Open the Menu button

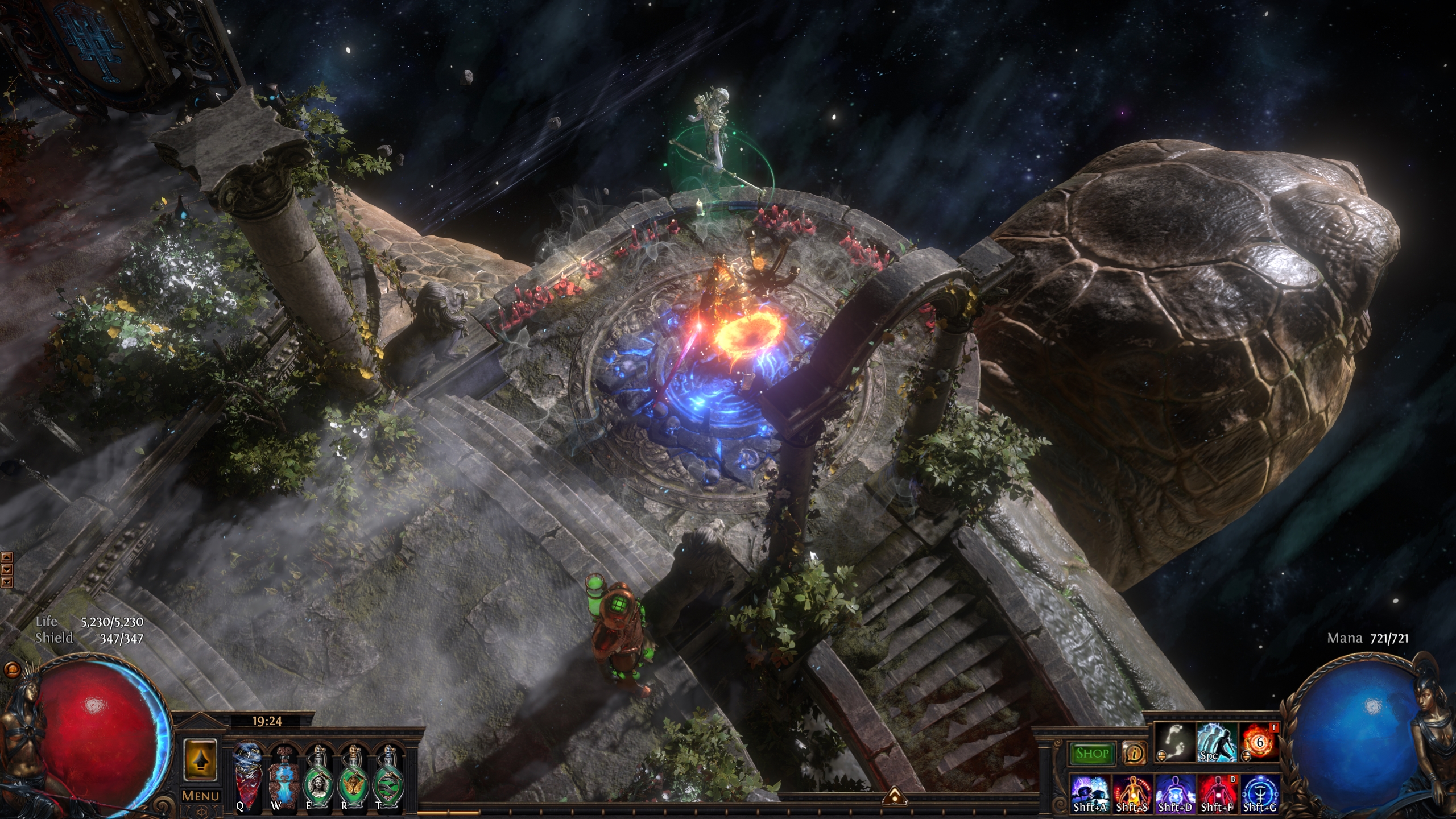201,796
